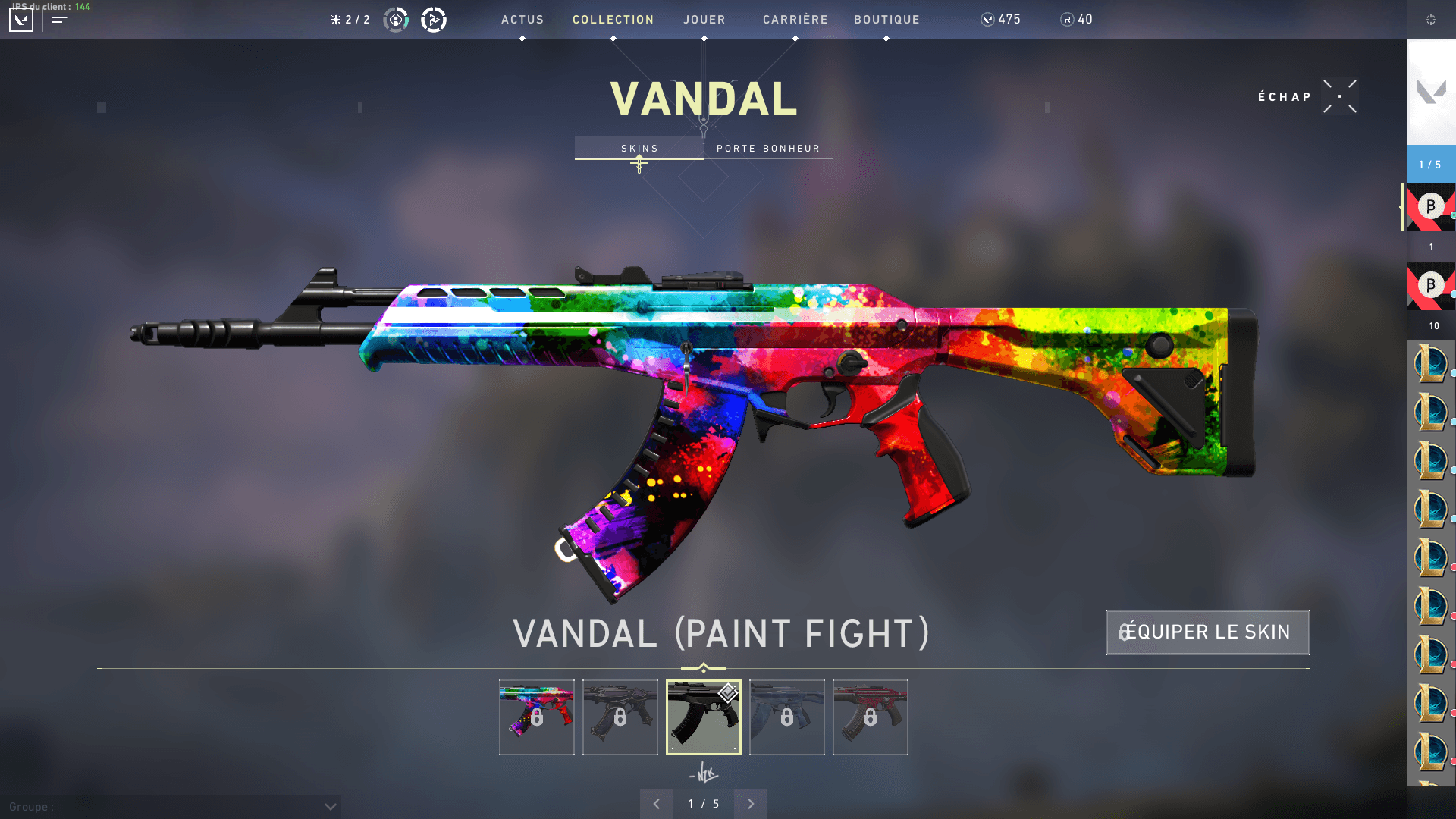Click the Valorant logo home button
Screen dimensions: 1456x819
(x=21, y=20)
